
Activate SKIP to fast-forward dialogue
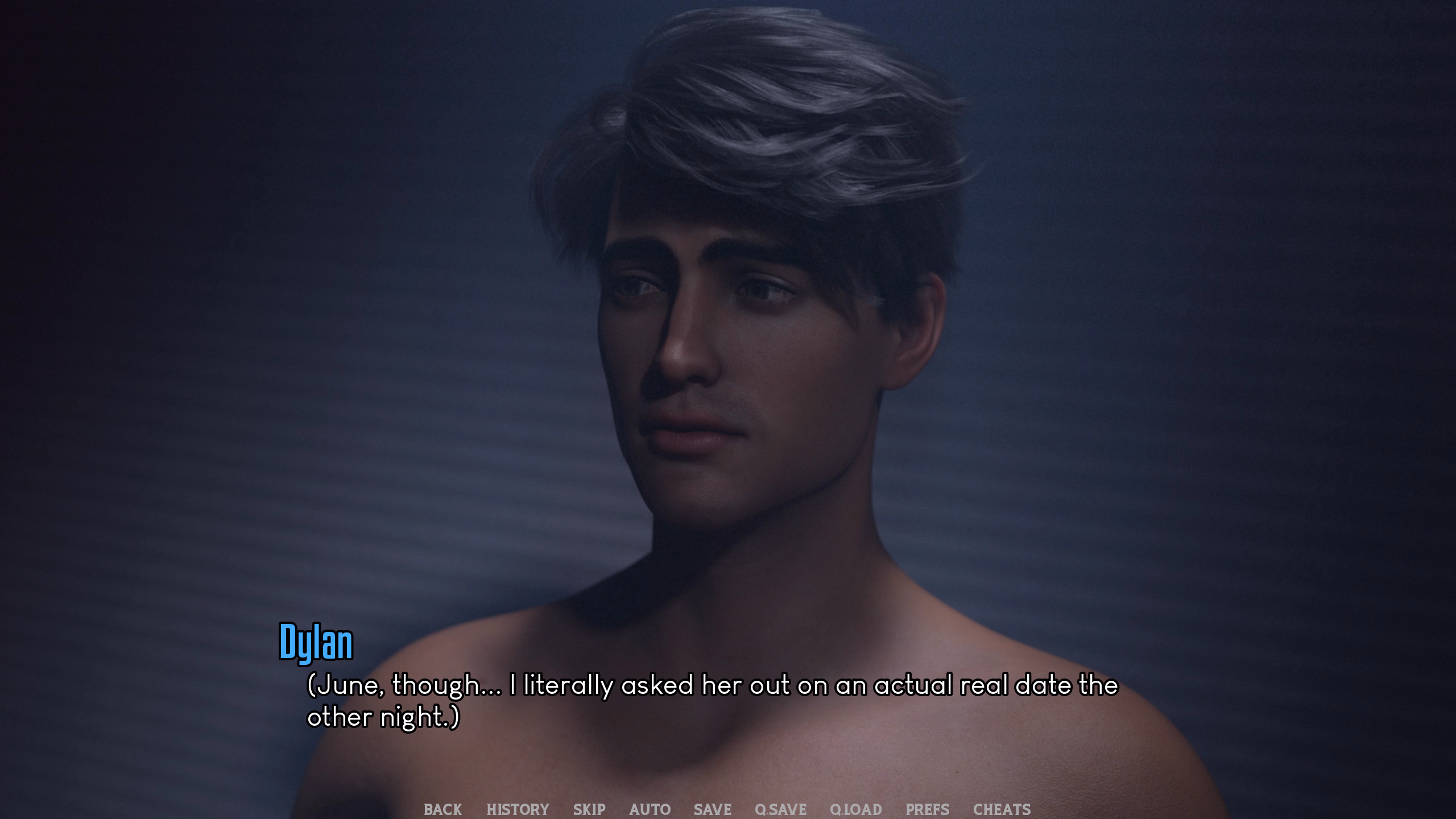tap(589, 809)
